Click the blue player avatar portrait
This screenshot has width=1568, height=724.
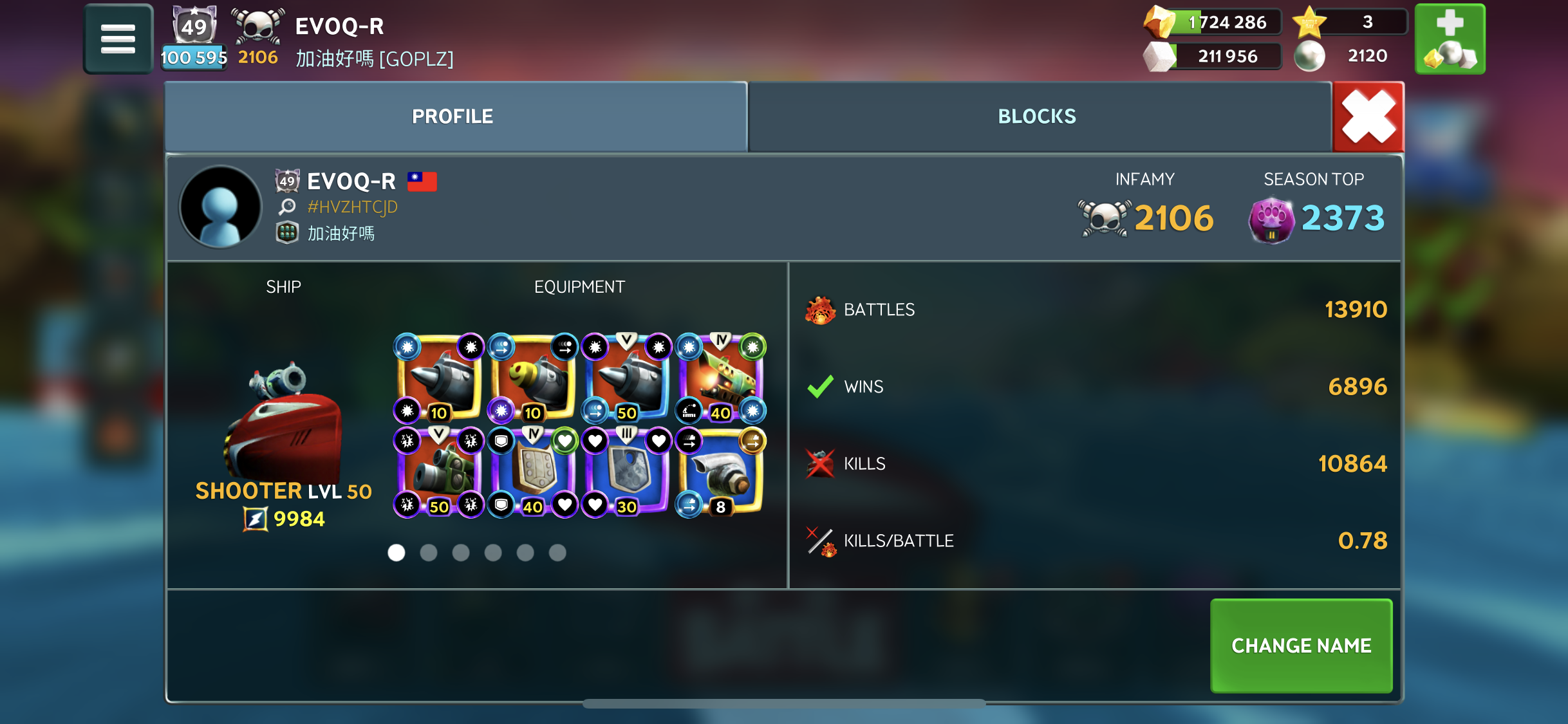pos(220,207)
